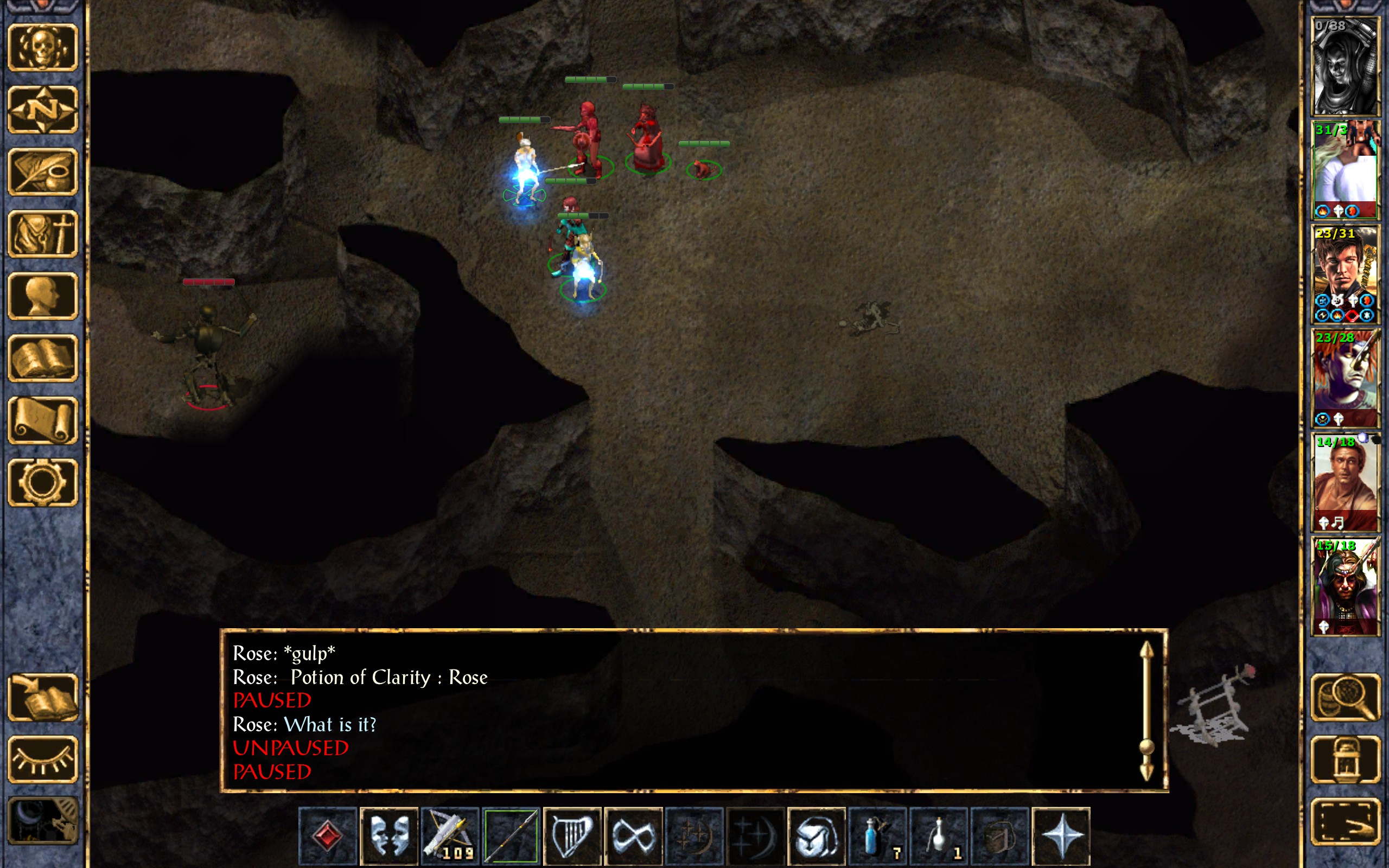The image size is (1389, 868).
Task: Select the crossbow weapon slot with 109 bolts
Action: 449,836
